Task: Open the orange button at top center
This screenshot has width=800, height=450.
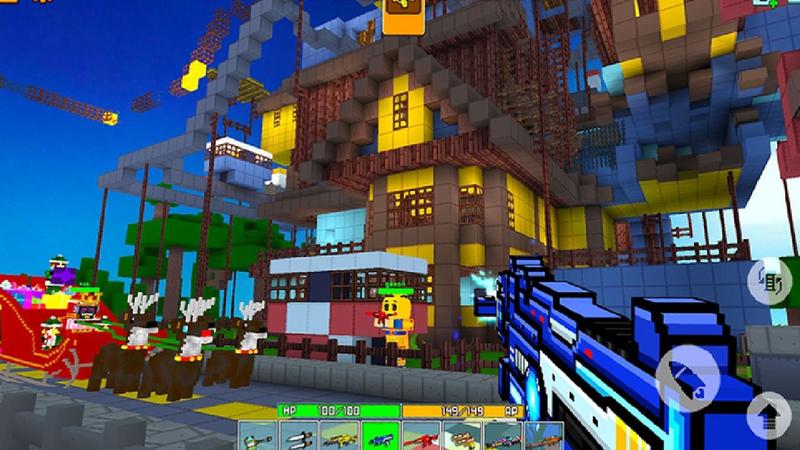Action: [x=402, y=14]
